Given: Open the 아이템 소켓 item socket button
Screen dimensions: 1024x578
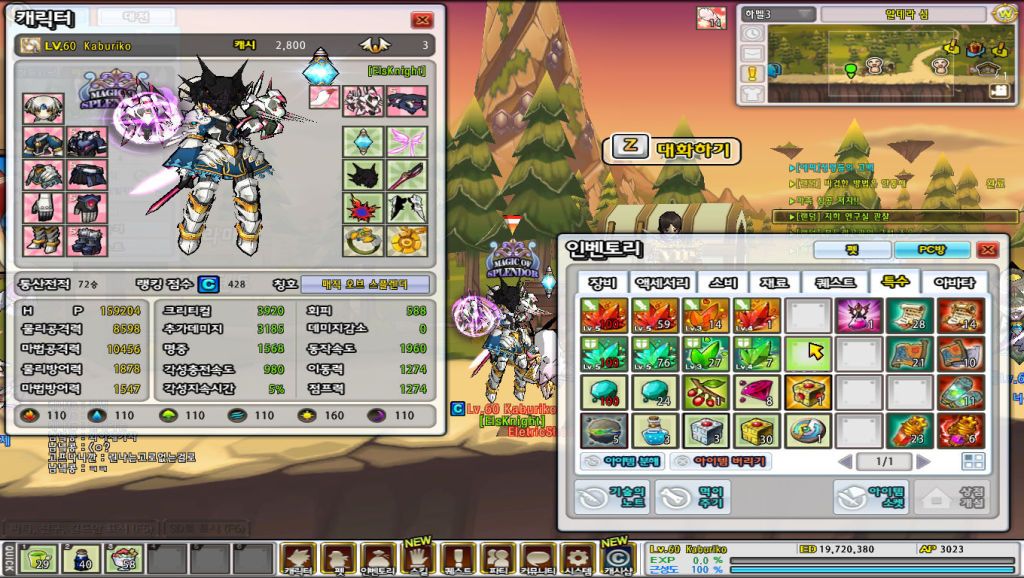Looking at the screenshot, I should [870, 497].
